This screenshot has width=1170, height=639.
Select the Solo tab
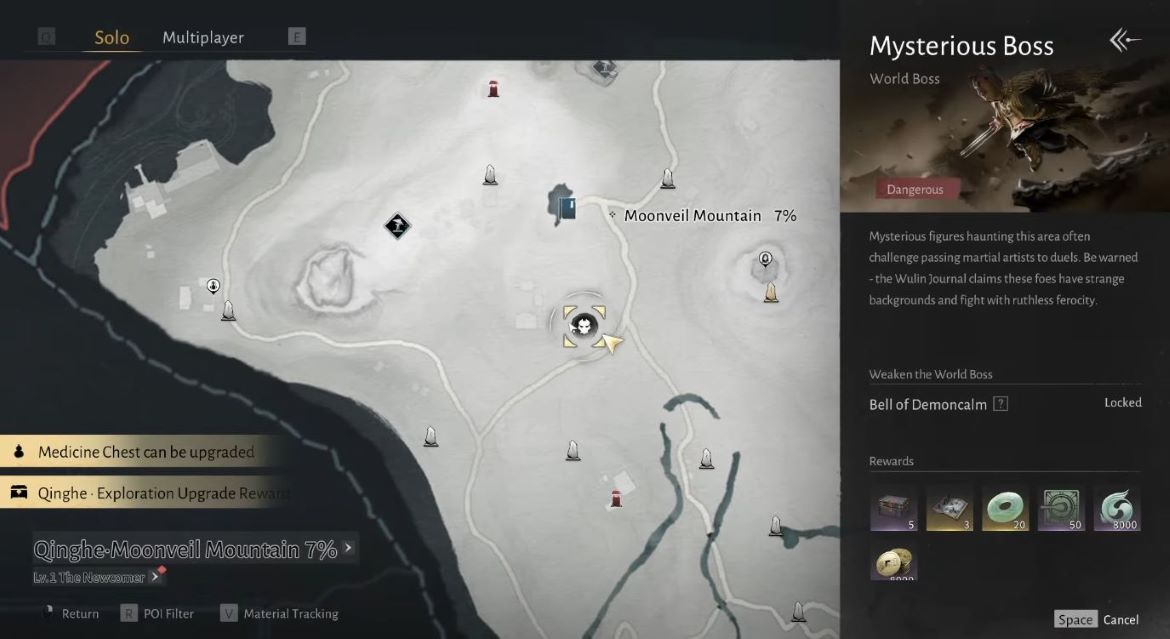(x=112, y=38)
